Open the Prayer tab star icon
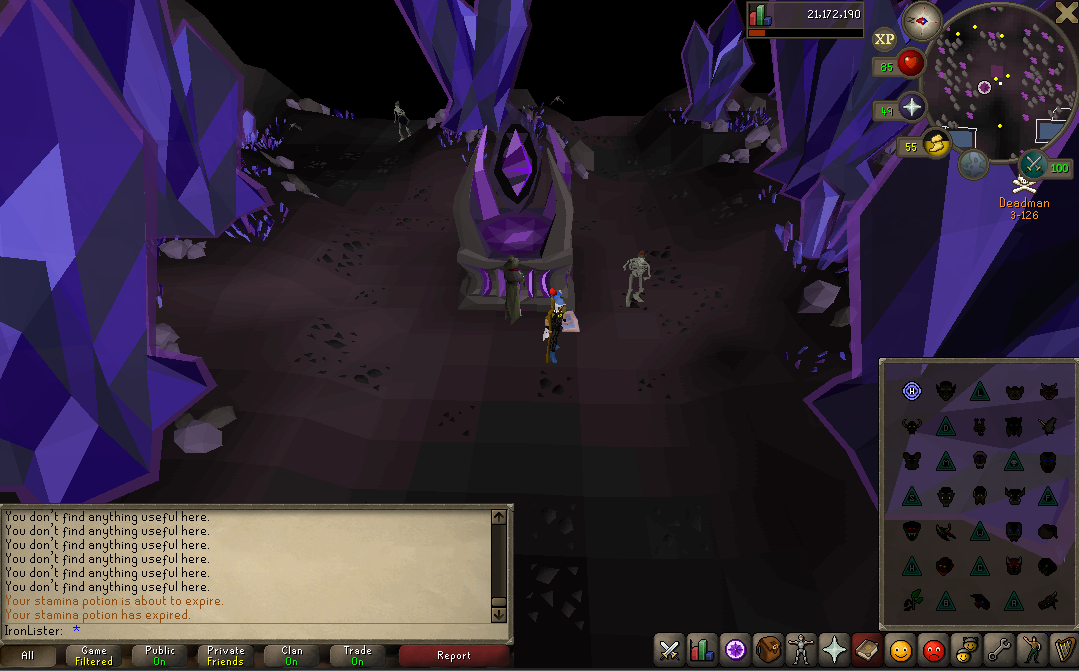Image resolution: width=1079 pixels, height=671 pixels. coord(833,651)
